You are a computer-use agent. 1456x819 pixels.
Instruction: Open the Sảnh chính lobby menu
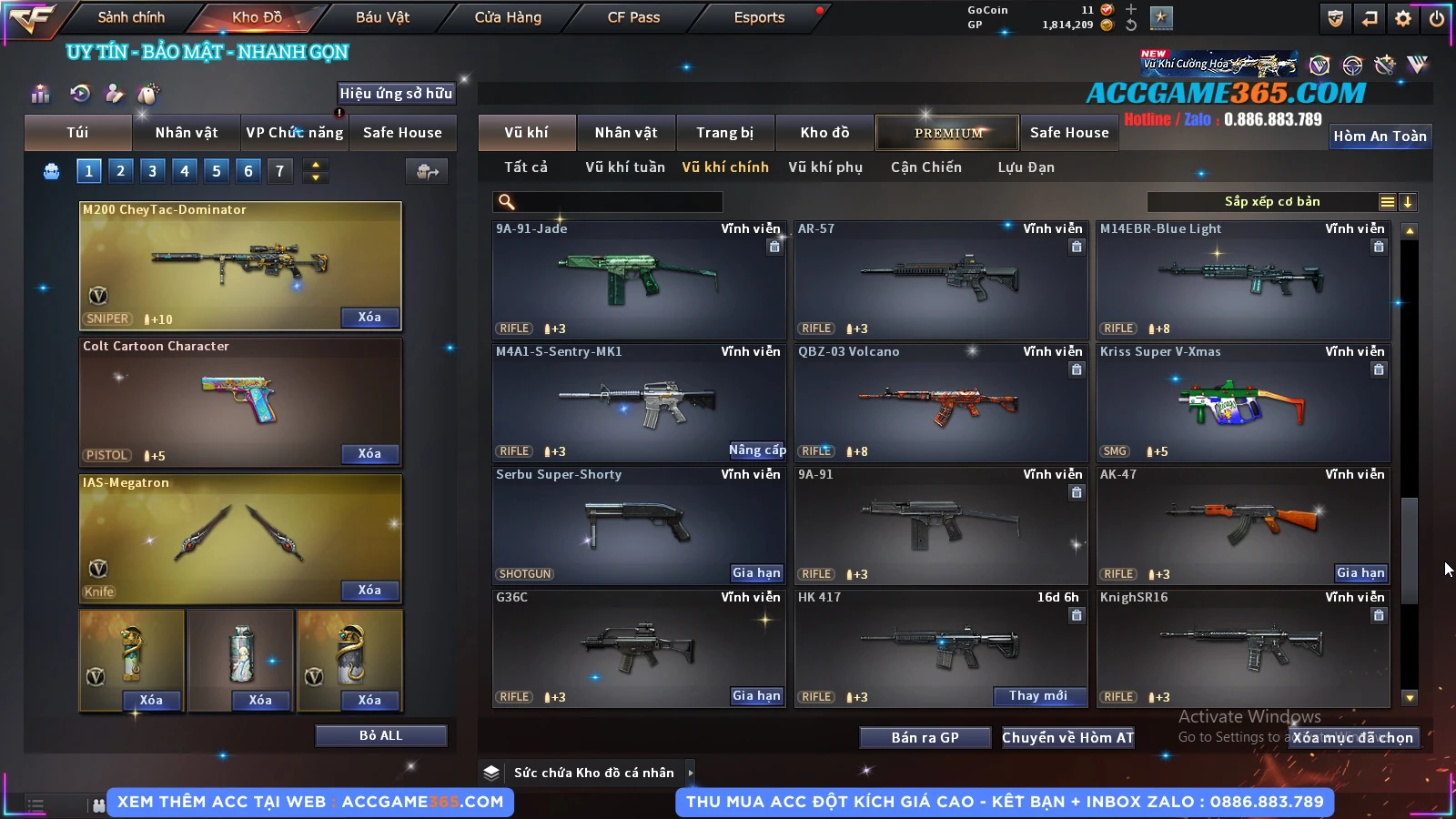tap(131, 17)
